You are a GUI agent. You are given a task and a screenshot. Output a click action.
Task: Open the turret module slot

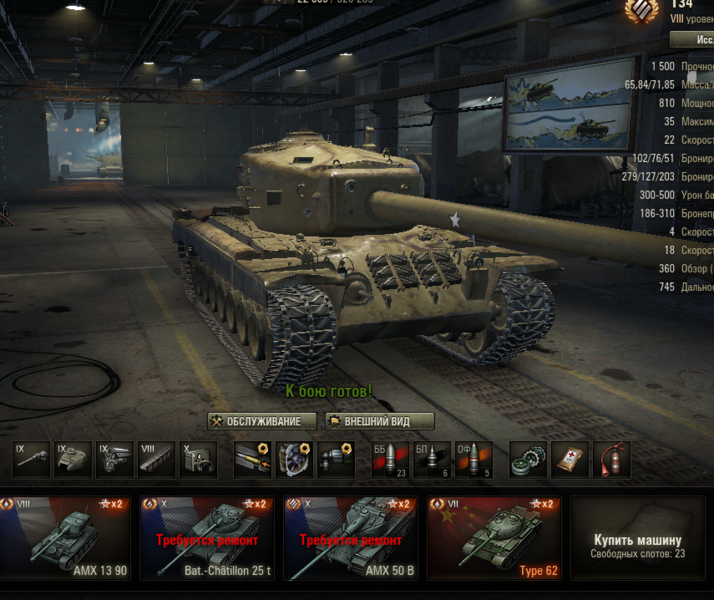tap(74, 459)
